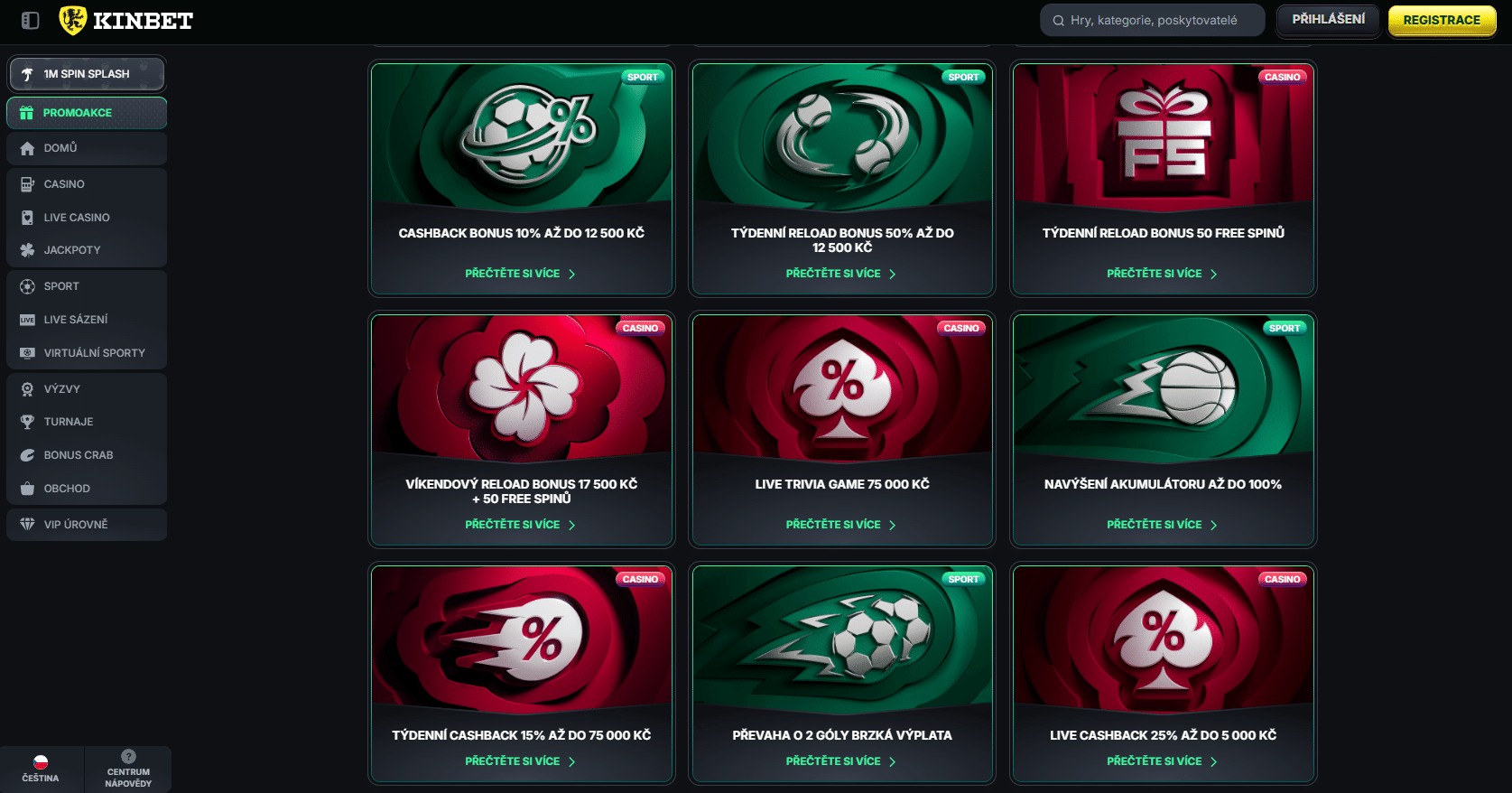Screen dimensions: 1512x793
Task: Click the VIP Úrovně icon
Action: 27,524
